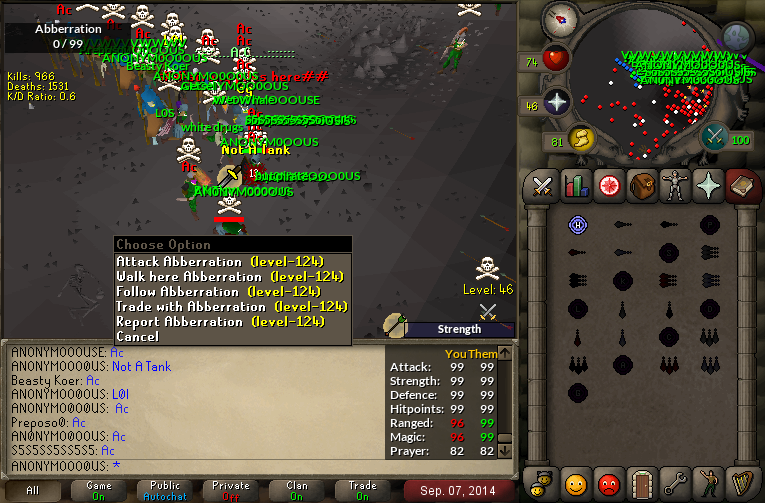765x503 pixels.
Task: Show the worn equipment tab
Action: click(674, 186)
